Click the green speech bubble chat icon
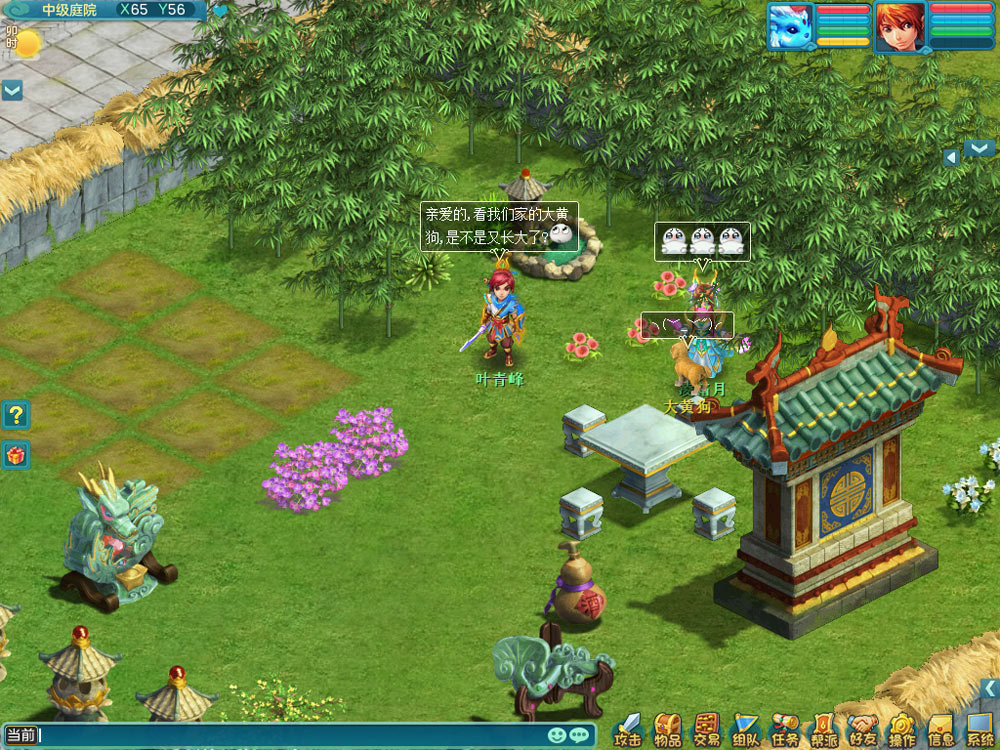The image size is (1000, 750). tap(579, 736)
